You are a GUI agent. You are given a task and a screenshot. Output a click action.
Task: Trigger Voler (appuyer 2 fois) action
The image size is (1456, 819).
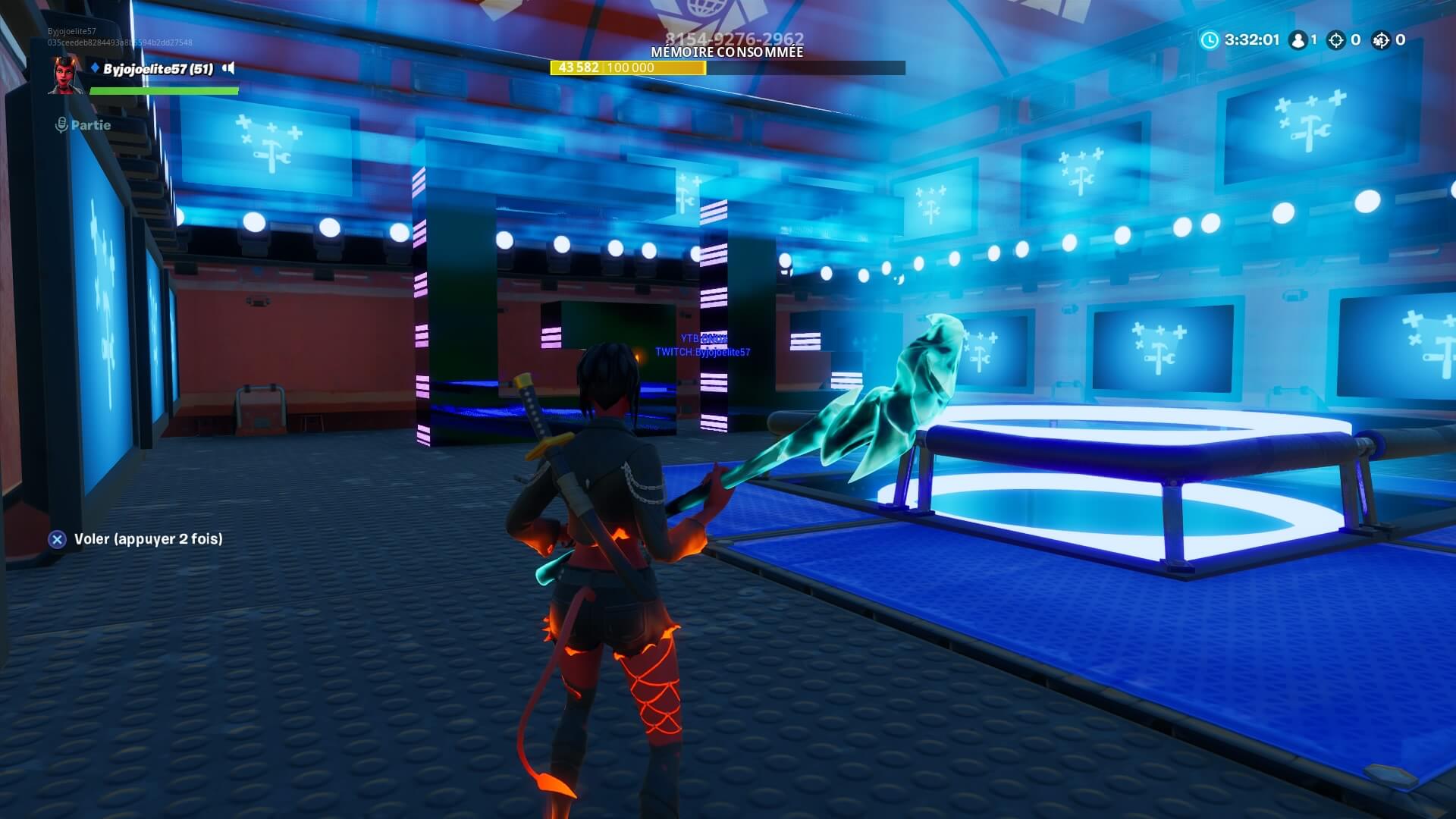click(x=148, y=541)
